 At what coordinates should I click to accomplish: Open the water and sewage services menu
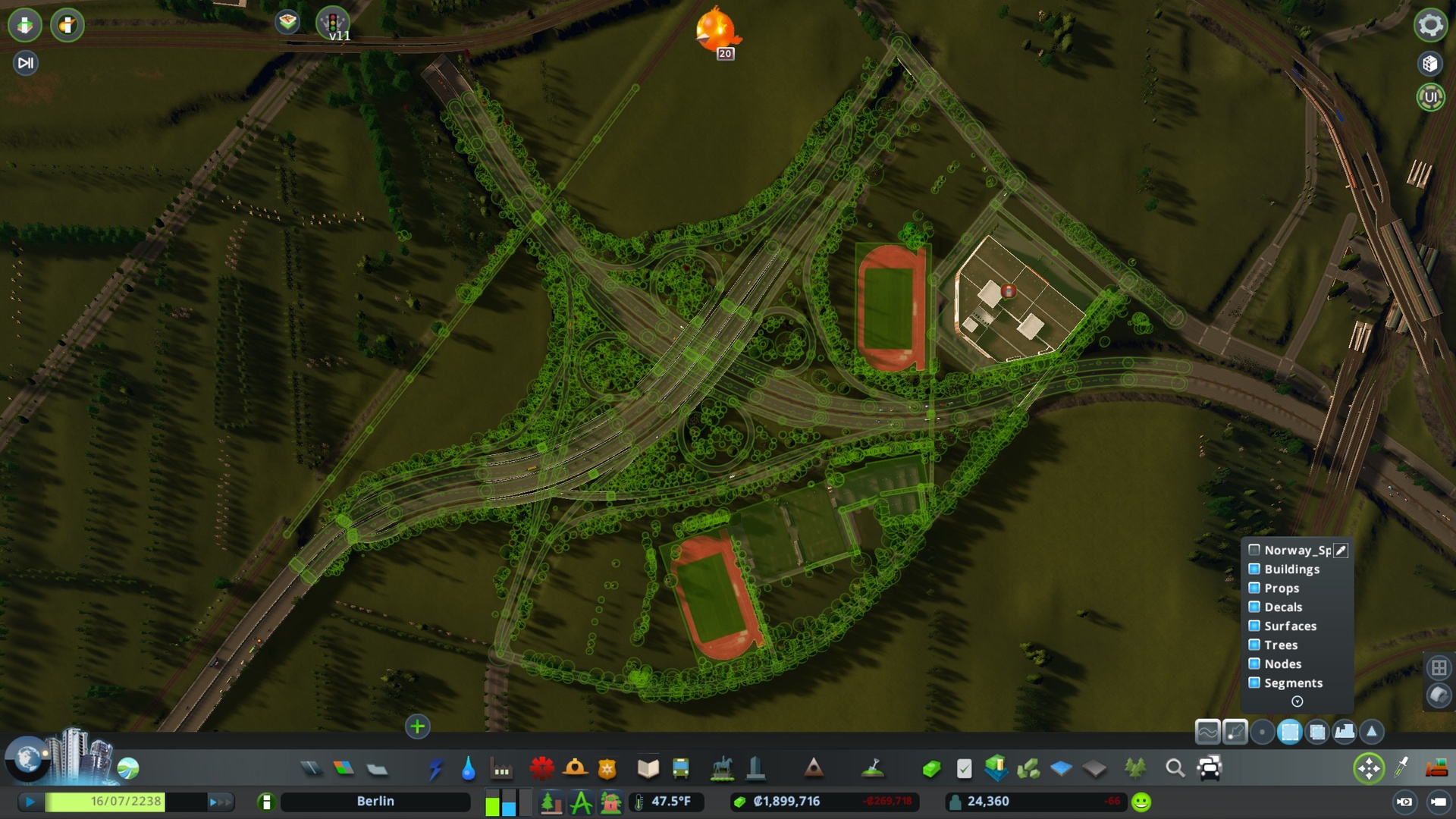coord(467,768)
